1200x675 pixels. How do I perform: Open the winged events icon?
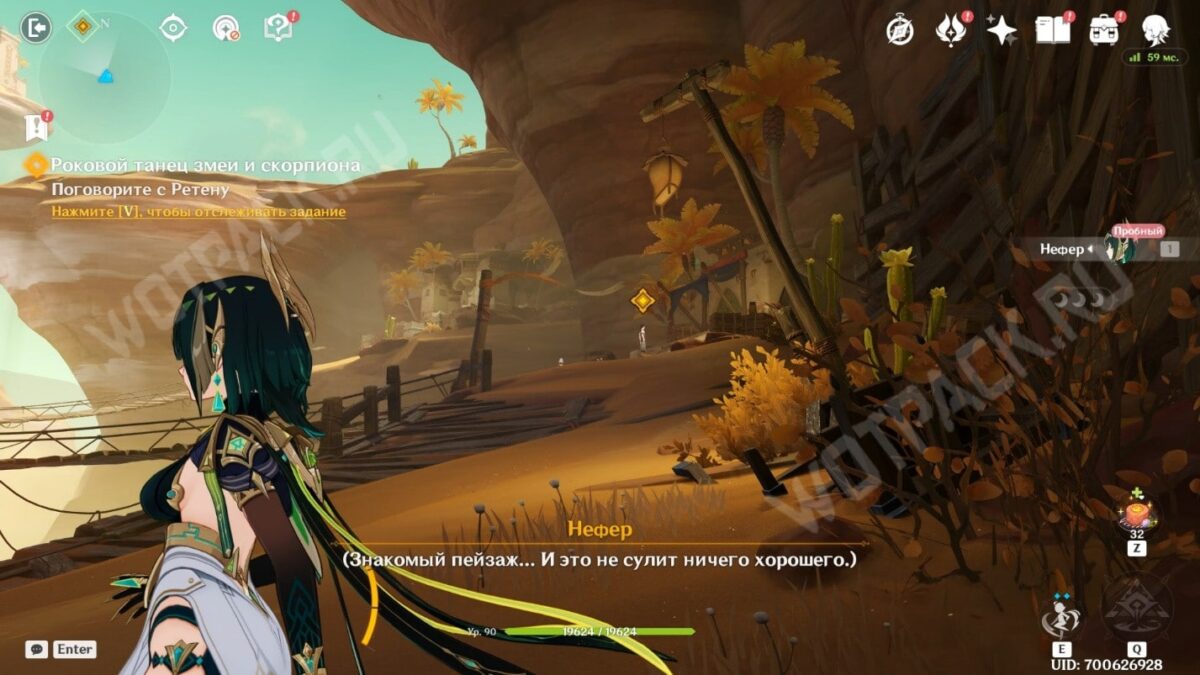[950, 30]
